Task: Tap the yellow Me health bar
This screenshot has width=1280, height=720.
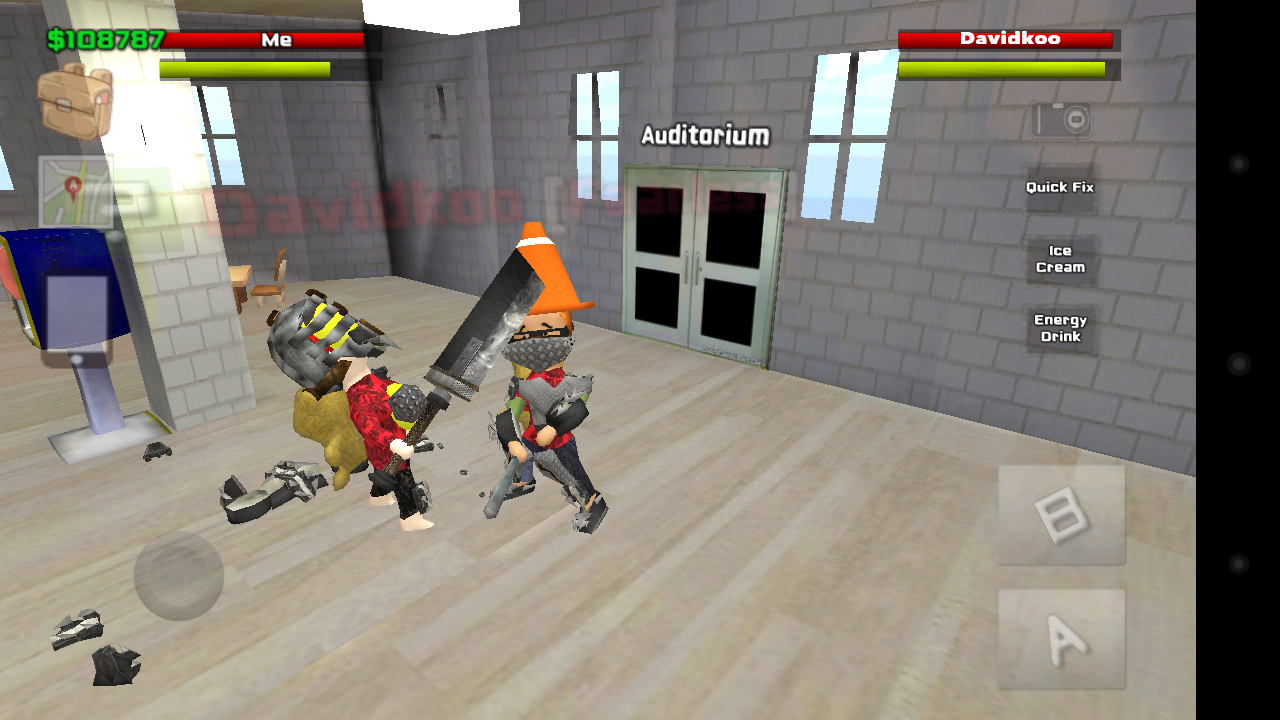Action: click(243, 67)
